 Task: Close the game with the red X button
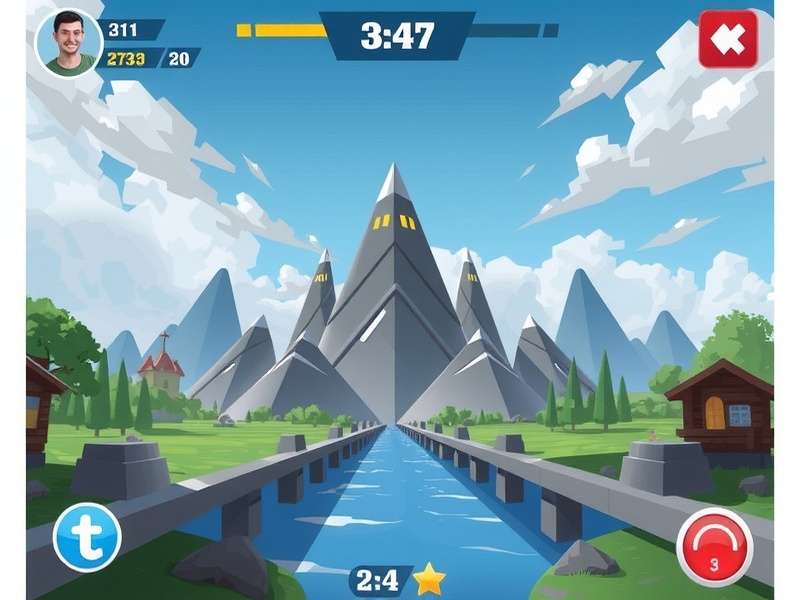click(x=728, y=39)
